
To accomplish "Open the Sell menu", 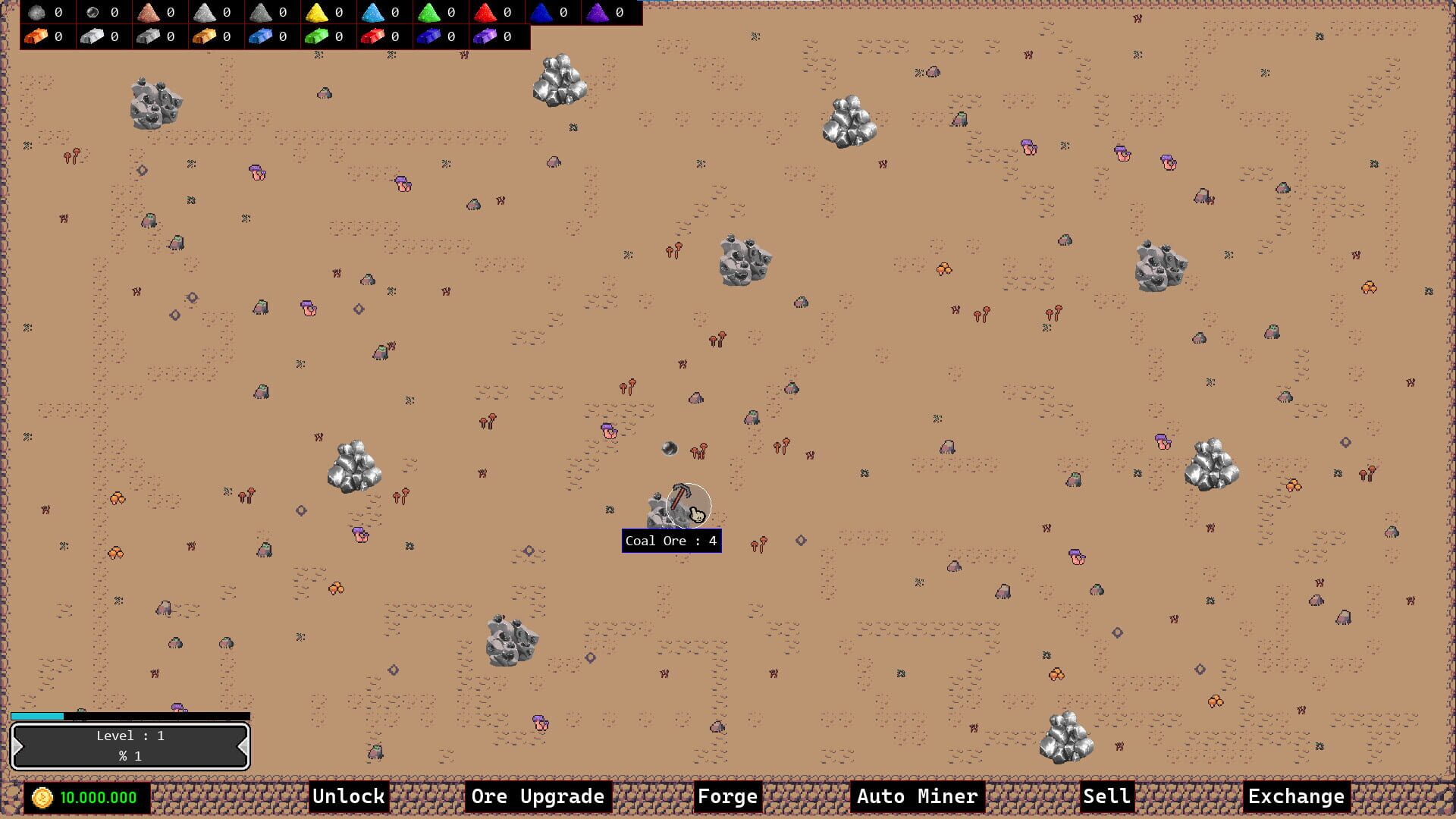I will coord(1105,796).
